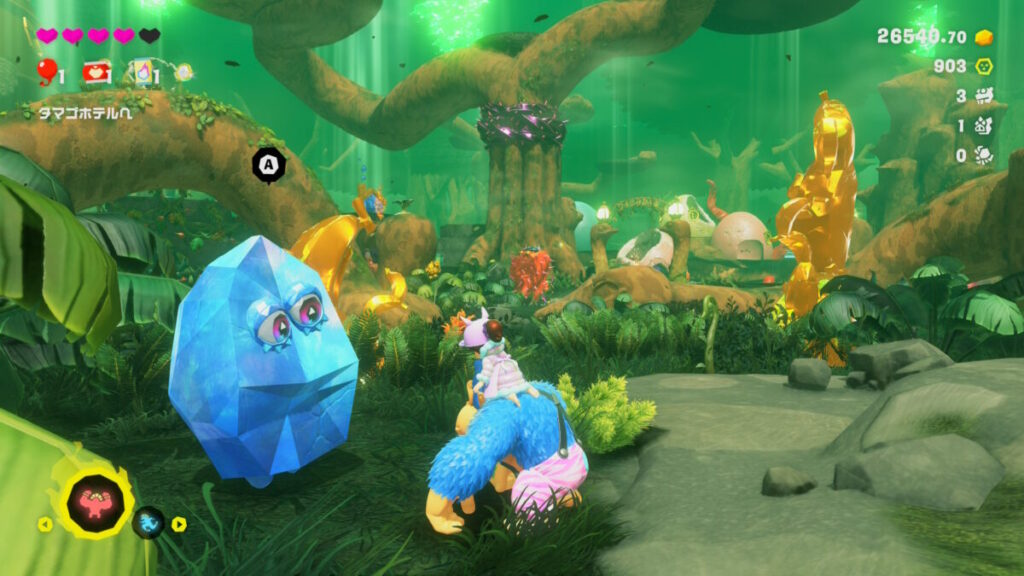
Task: Click the gold nugget currency icon
Action: pyautogui.click(x=984, y=37)
